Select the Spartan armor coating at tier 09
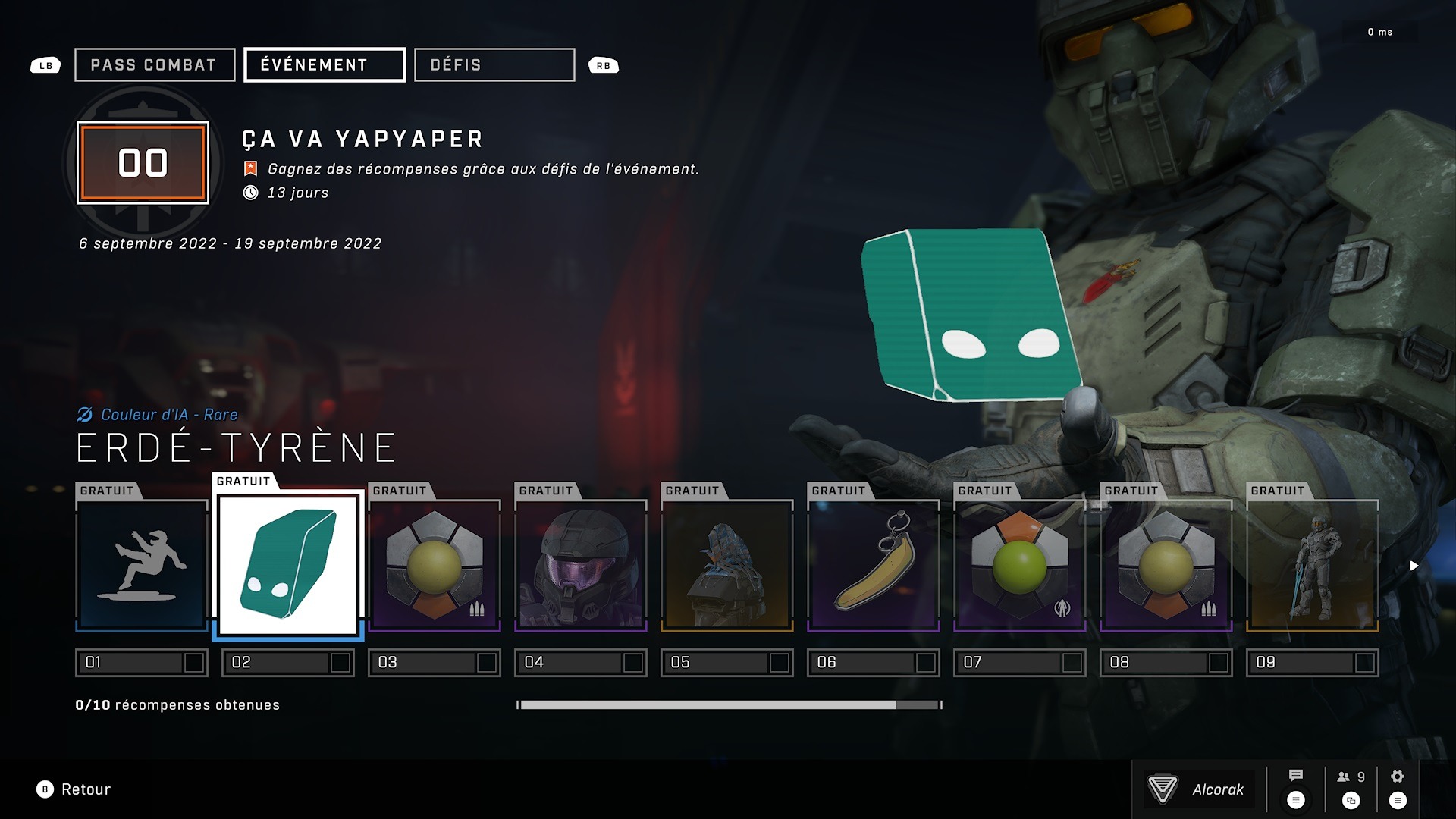The image size is (1456, 819). (x=1313, y=566)
